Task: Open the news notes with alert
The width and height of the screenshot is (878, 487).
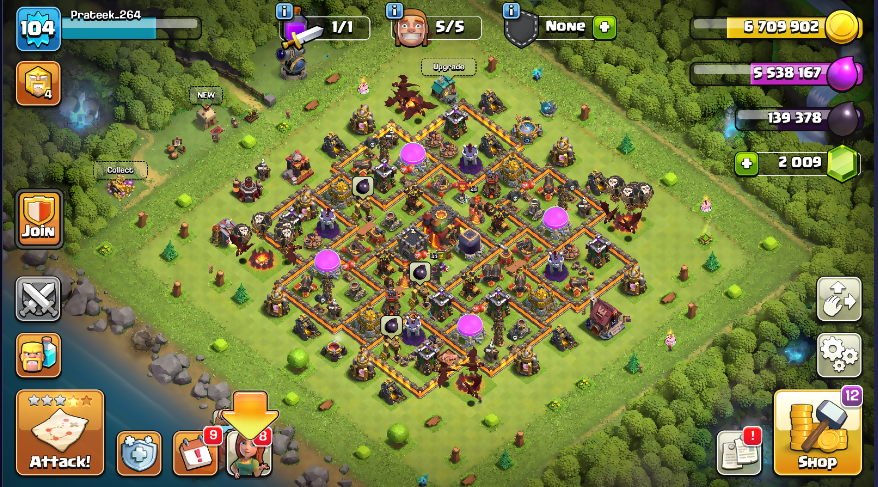Action: coord(739,453)
